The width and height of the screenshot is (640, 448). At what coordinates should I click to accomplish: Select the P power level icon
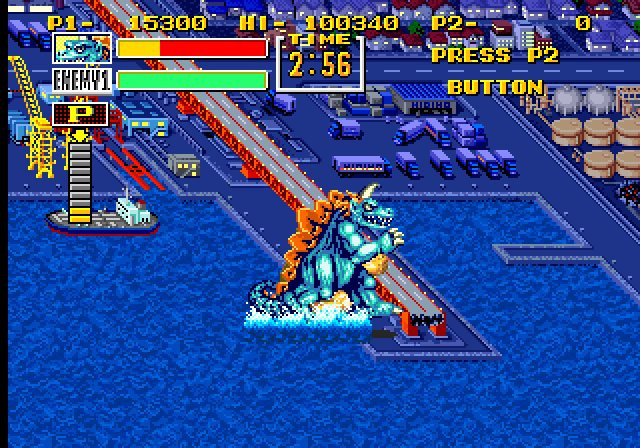tap(82, 114)
